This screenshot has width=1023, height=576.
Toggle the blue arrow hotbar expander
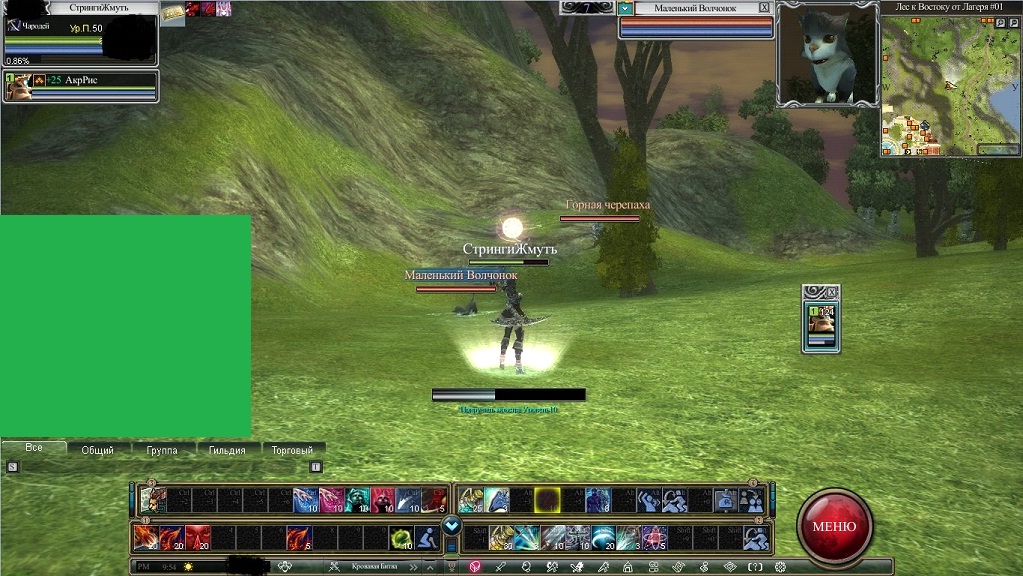point(451,525)
